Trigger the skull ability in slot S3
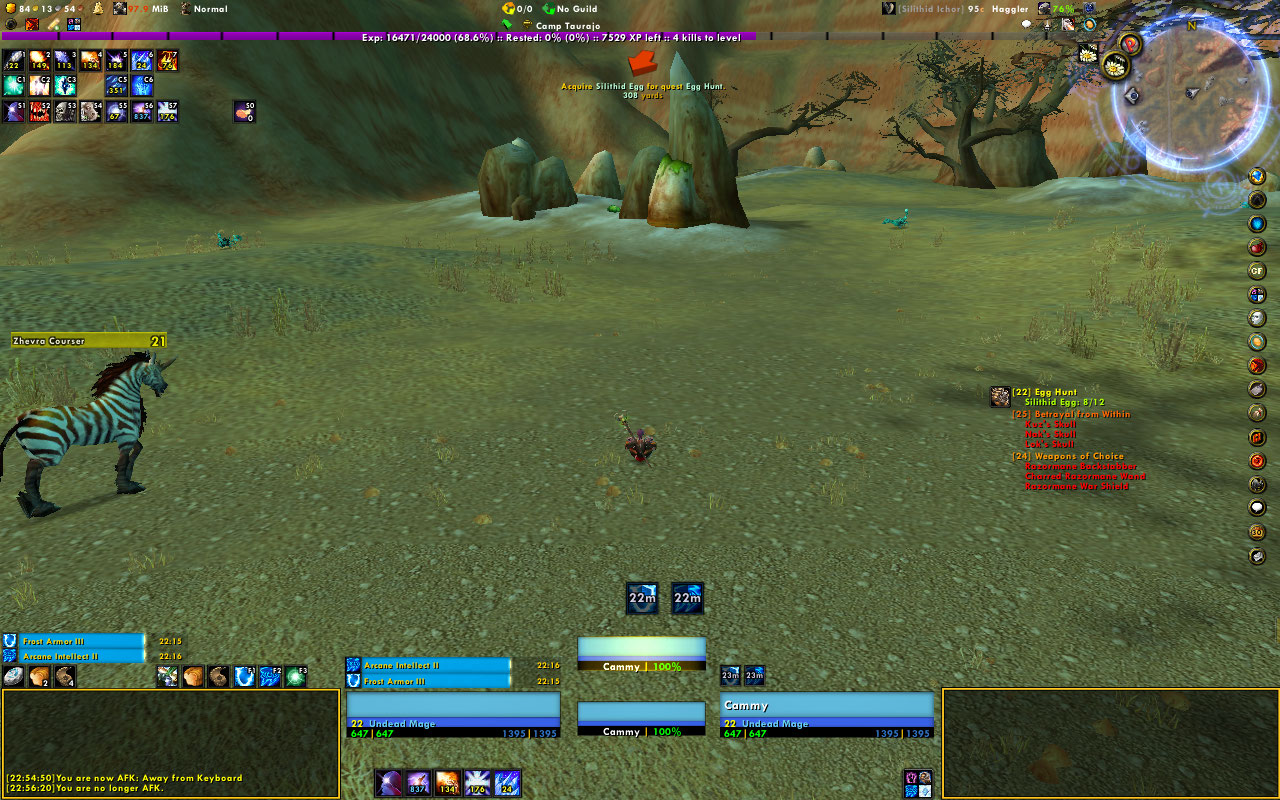1280x800 pixels. coord(66,111)
